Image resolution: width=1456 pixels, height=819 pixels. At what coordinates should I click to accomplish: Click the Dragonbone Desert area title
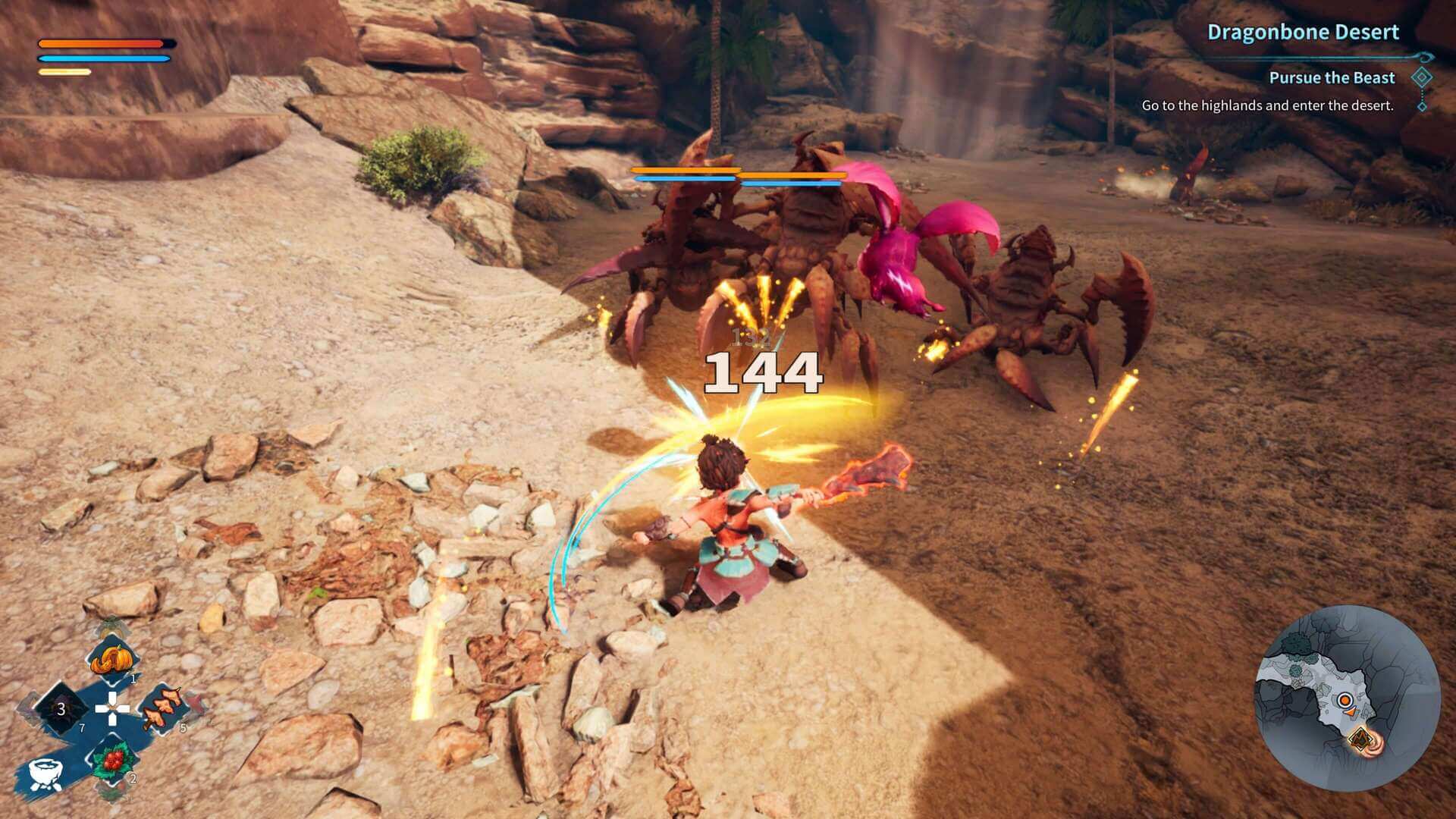click(1303, 32)
